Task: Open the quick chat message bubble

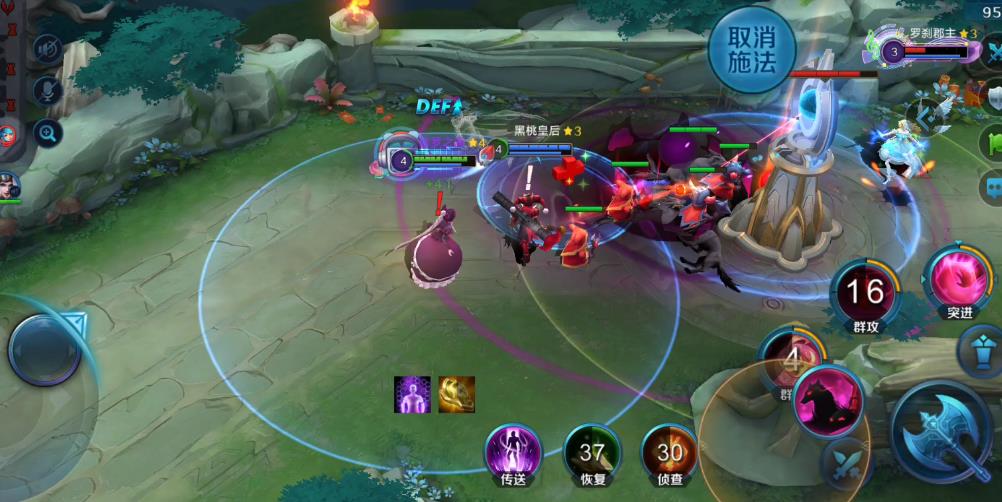Action: click(992, 186)
